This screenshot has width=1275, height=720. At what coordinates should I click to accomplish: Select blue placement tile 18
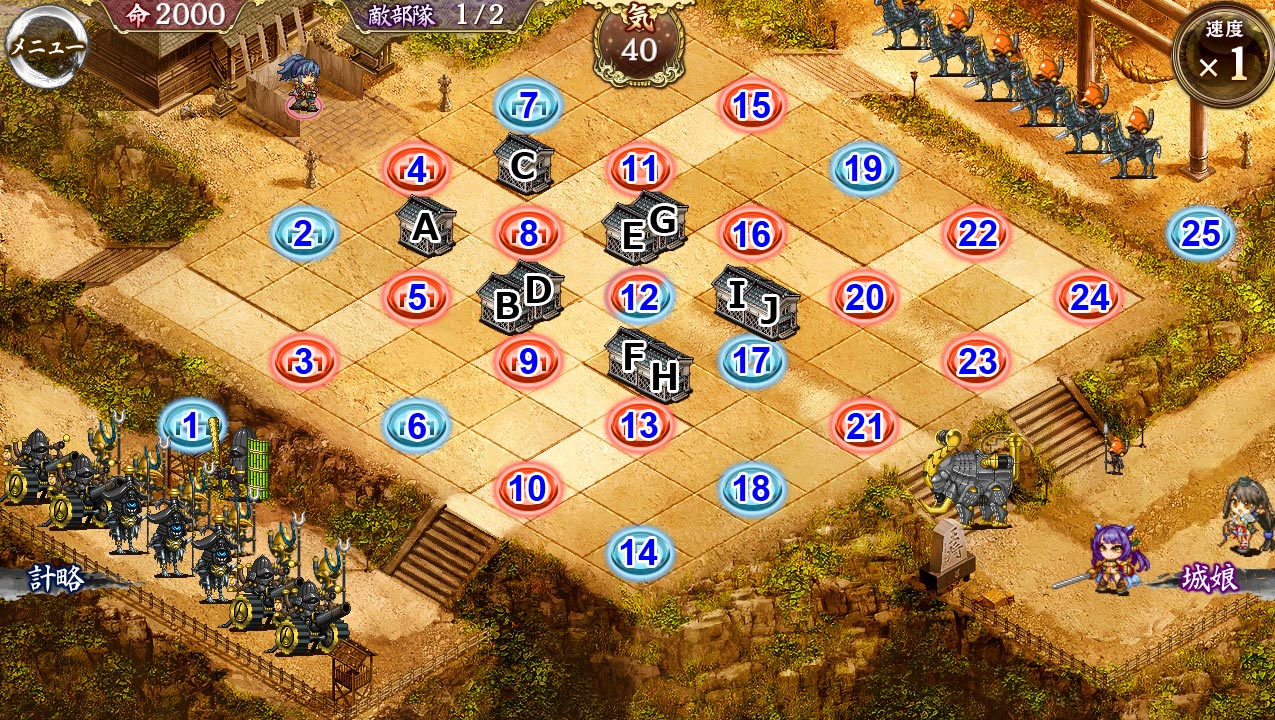(x=752, y=489)
